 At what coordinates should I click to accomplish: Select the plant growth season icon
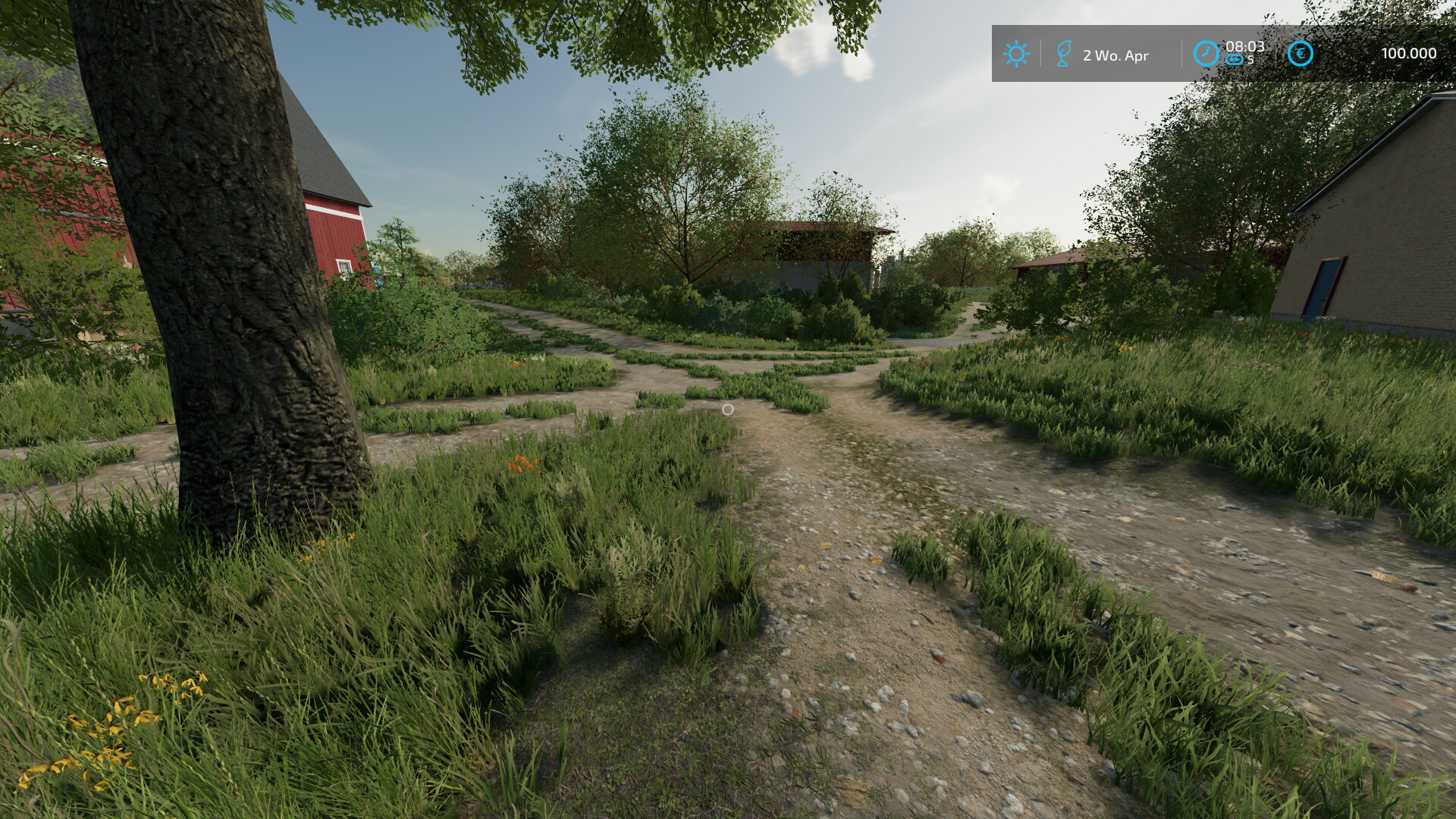pos(1064,54)
